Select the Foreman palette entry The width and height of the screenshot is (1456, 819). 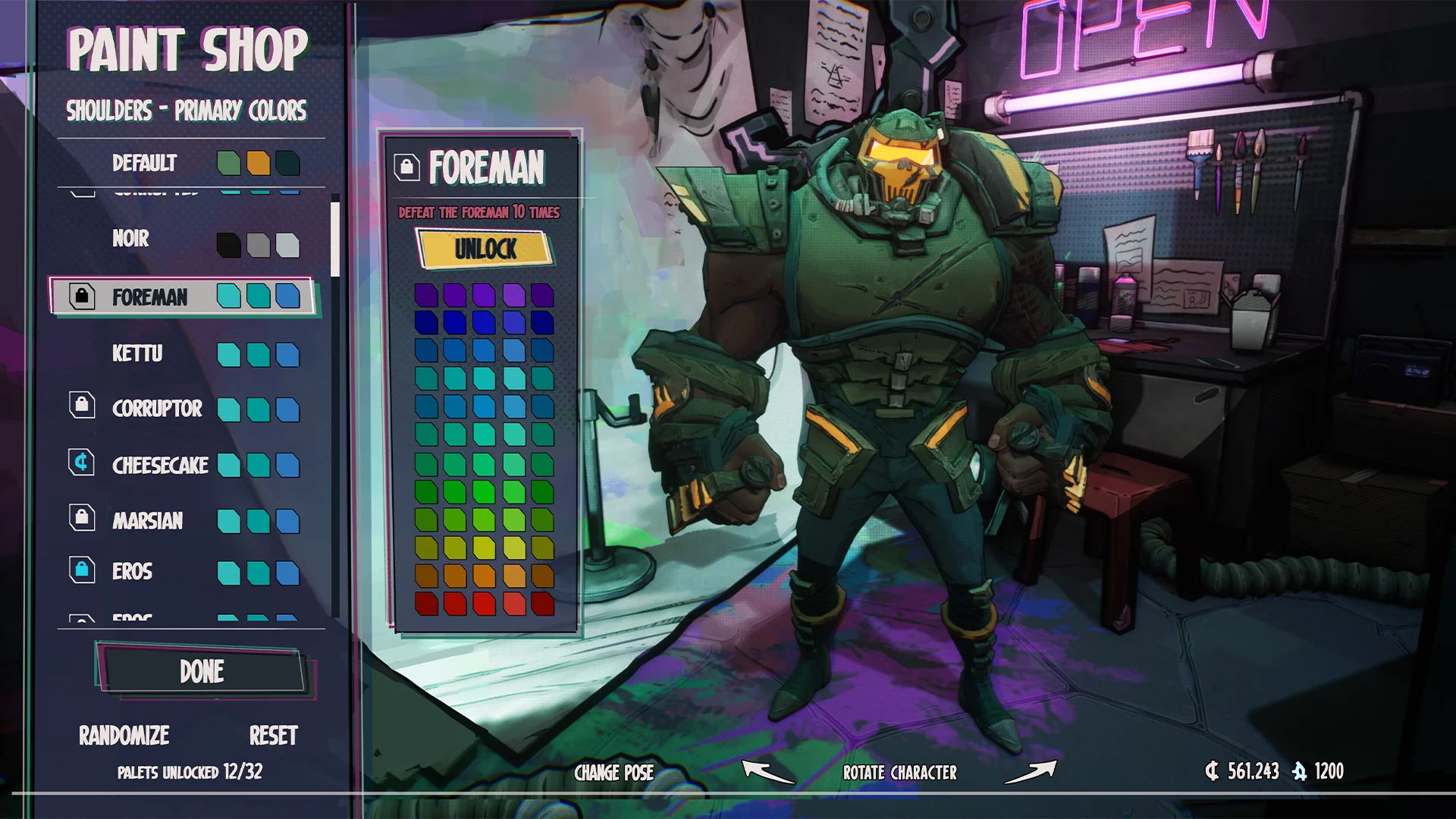(x=182, y=297)
